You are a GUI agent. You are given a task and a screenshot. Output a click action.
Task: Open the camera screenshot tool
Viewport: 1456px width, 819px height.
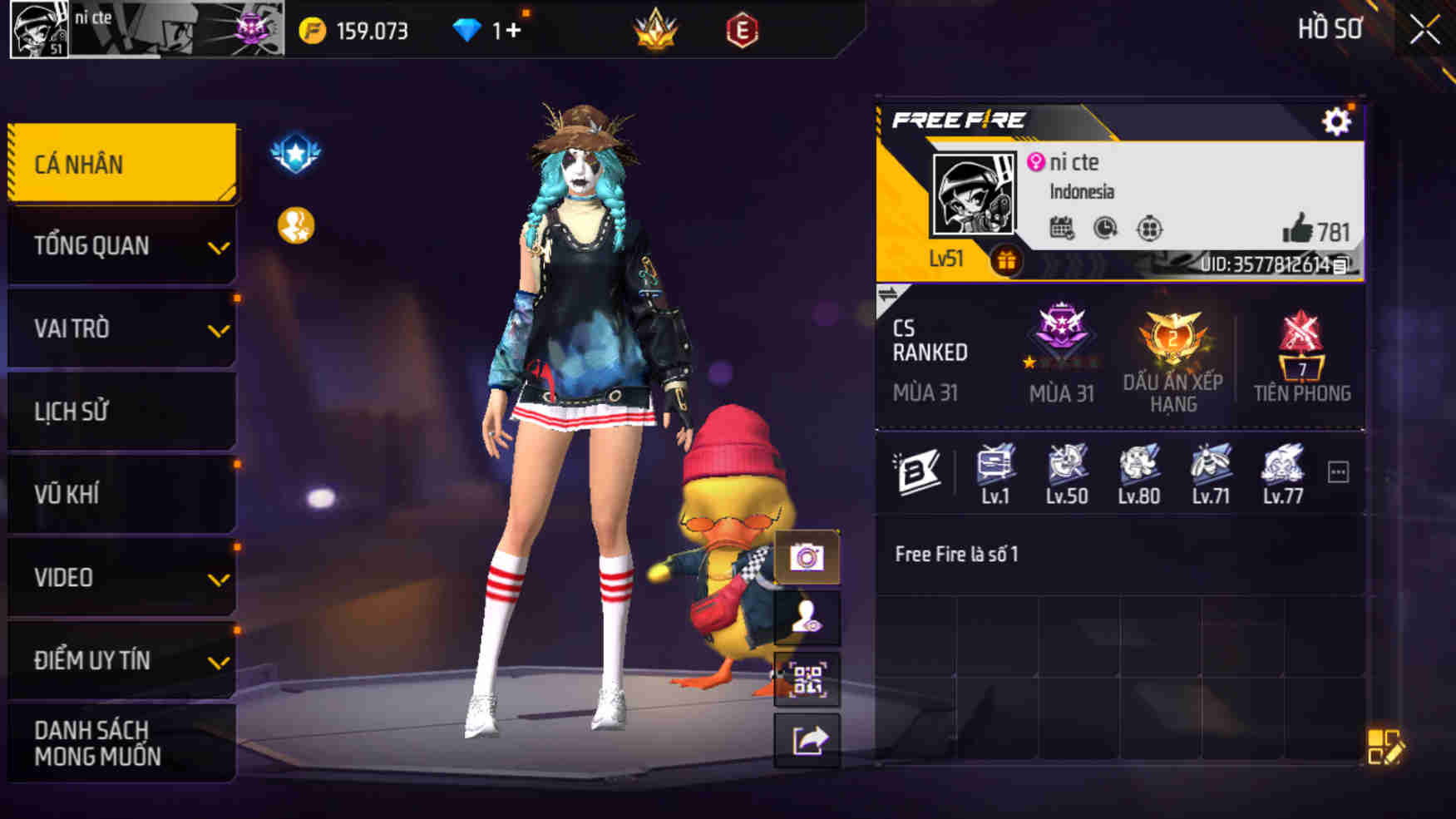(x=806, y=557)
